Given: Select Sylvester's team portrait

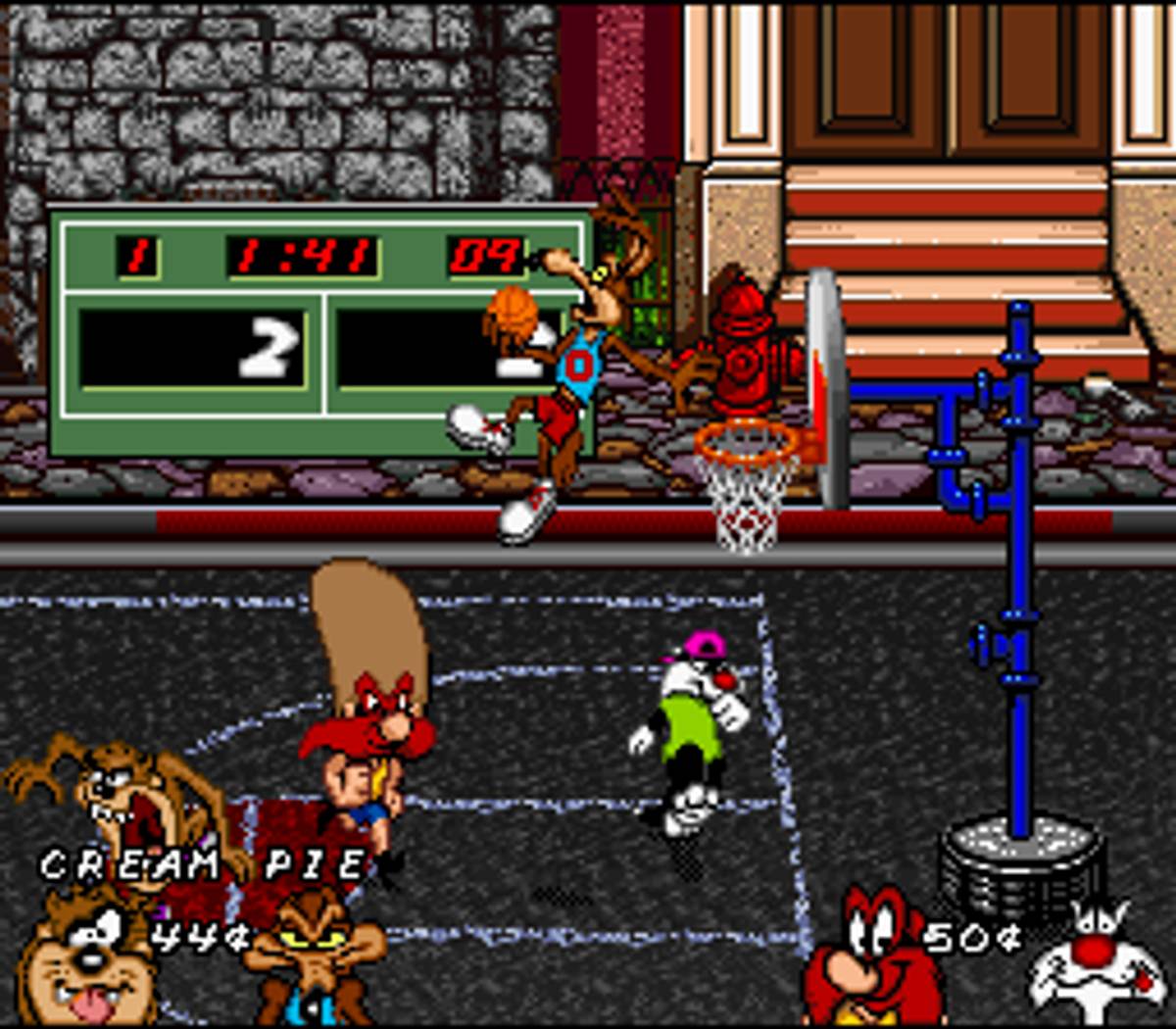Looking at the screenshot, I should tap(1098, 965).
